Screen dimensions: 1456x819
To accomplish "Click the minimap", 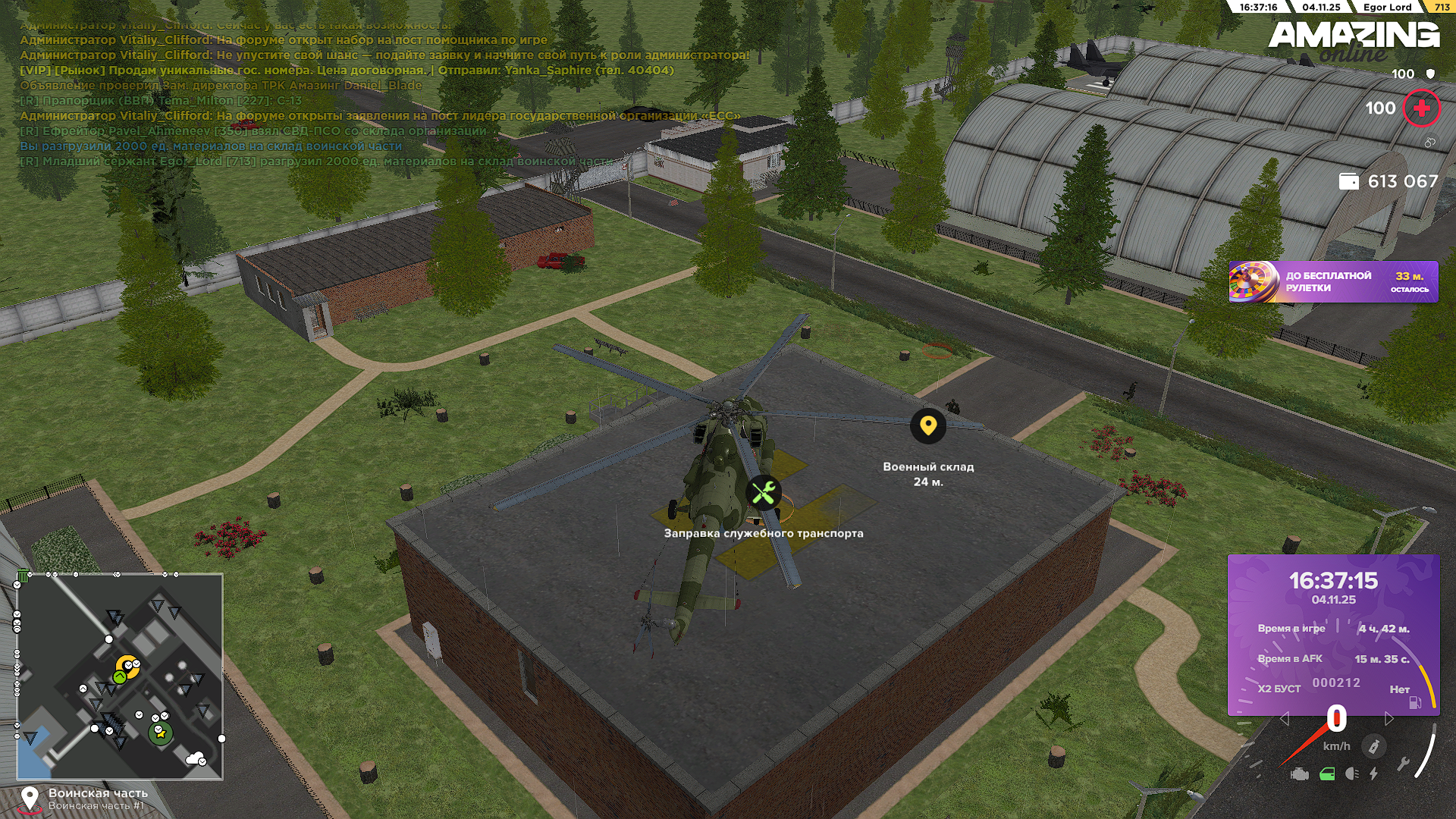I will tap(120, 676).
